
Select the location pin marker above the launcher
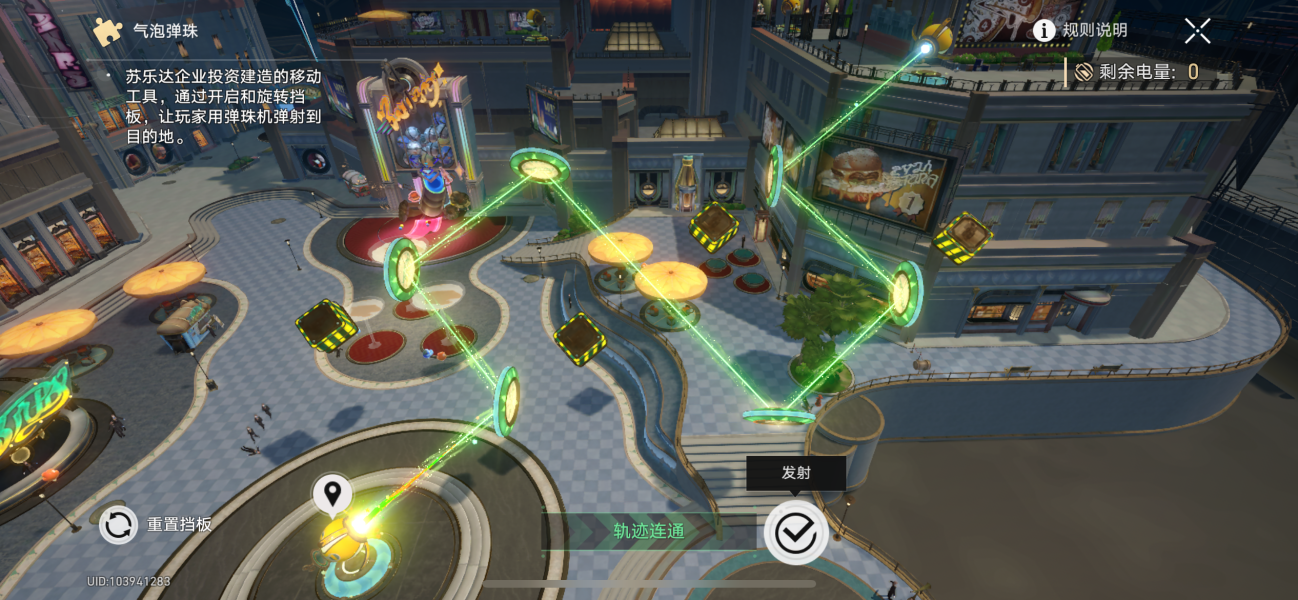[332, 493]
